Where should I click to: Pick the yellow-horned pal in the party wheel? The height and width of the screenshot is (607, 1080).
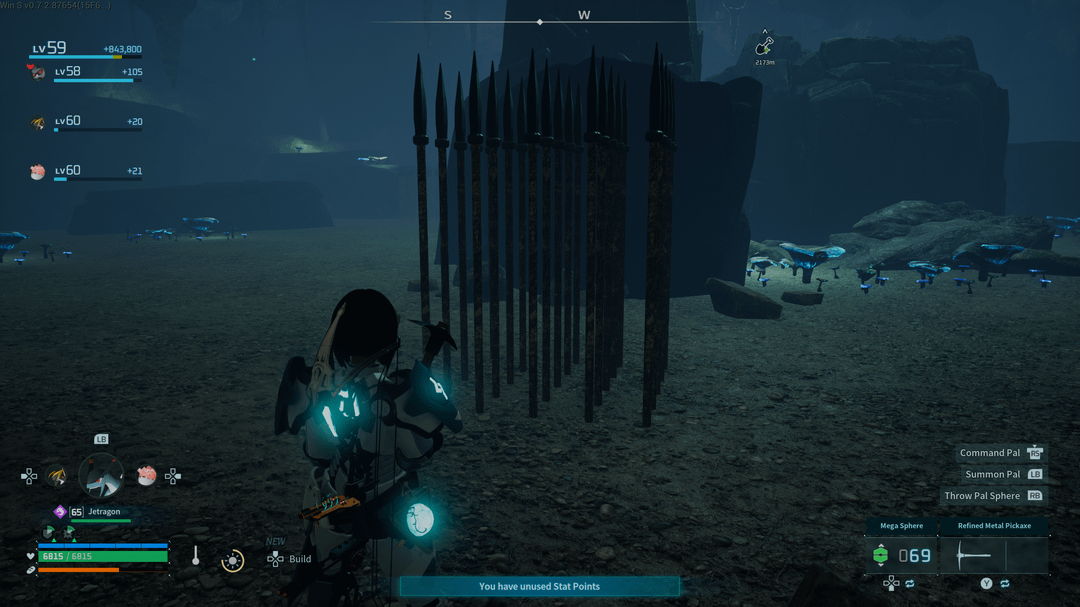pyautogui.click(x=57, y=476)
